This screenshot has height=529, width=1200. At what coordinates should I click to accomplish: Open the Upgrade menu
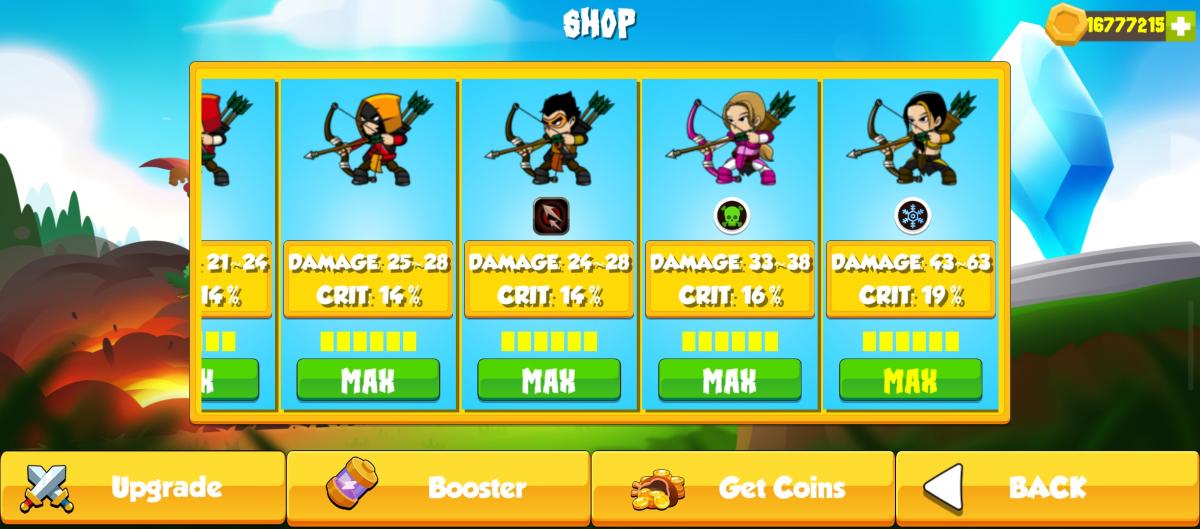click(143, 488)
